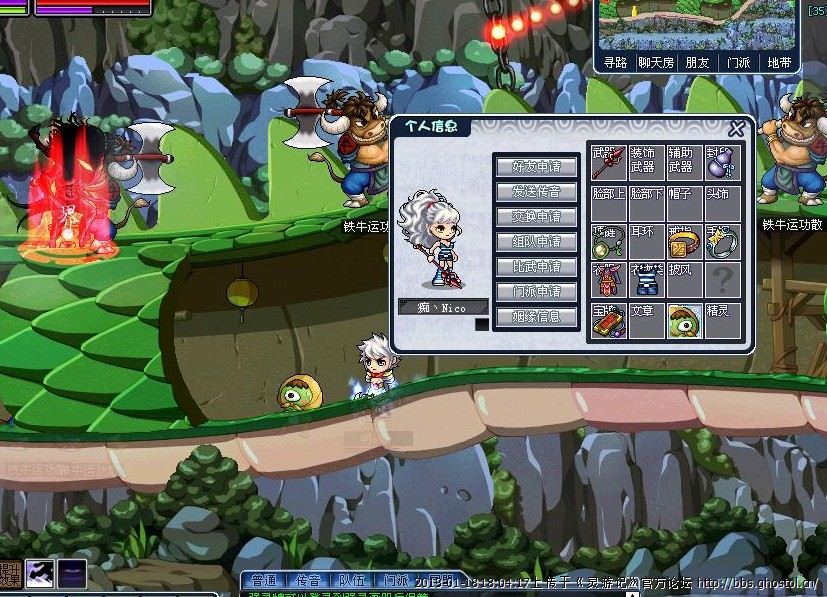Request a trade with 交换申请

click(x=536, y=217)
